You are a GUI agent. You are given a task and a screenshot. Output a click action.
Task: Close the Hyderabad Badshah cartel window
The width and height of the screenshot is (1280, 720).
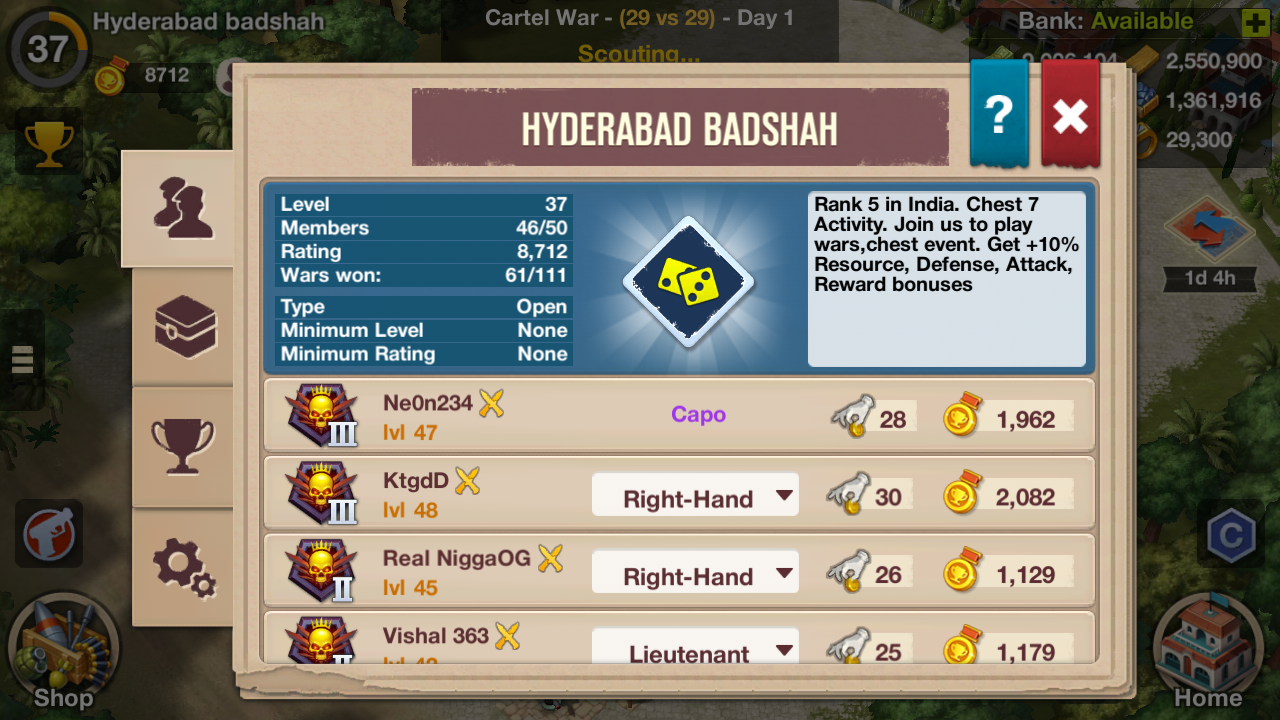click(1070, 116)
